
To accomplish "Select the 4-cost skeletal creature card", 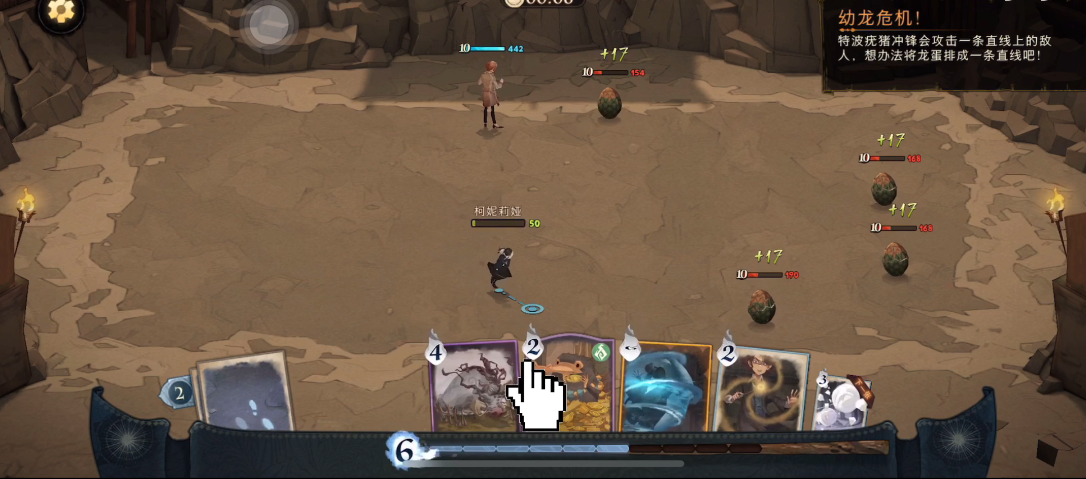I will click(472, 388).
